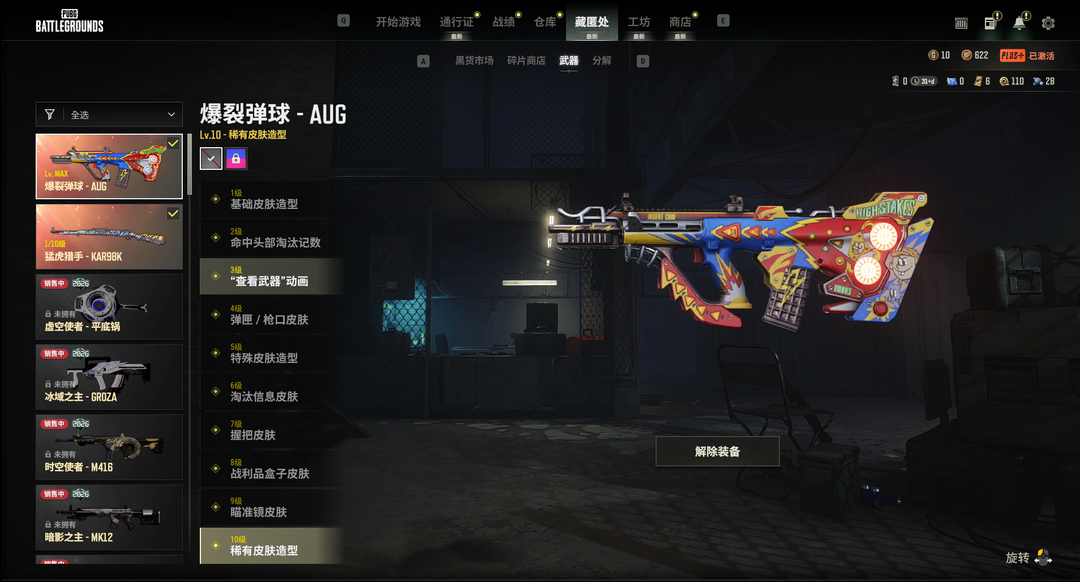
Task: Open the 商店 tab
Action: pyautogui.click(x=680, y=22)
